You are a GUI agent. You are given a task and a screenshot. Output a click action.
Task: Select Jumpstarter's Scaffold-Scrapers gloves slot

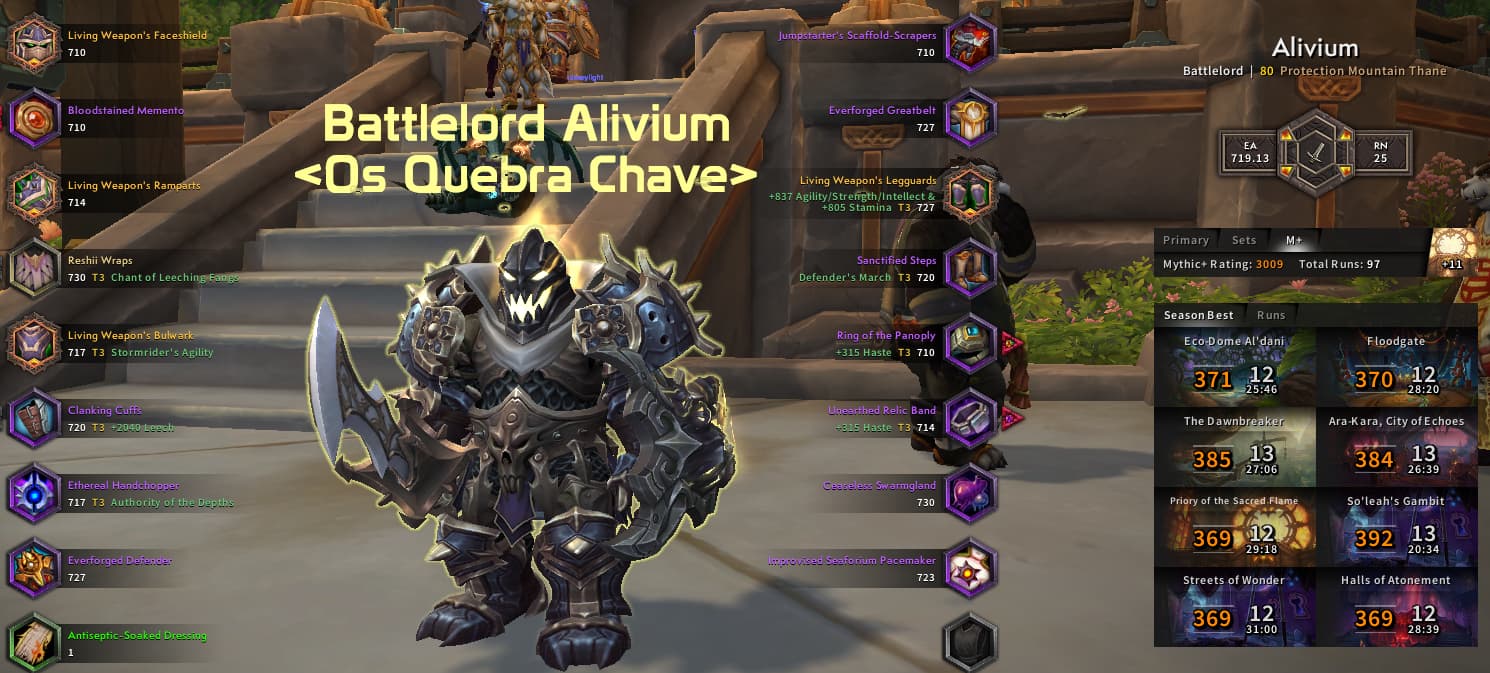pyautogui.click(x=970, y=44)
